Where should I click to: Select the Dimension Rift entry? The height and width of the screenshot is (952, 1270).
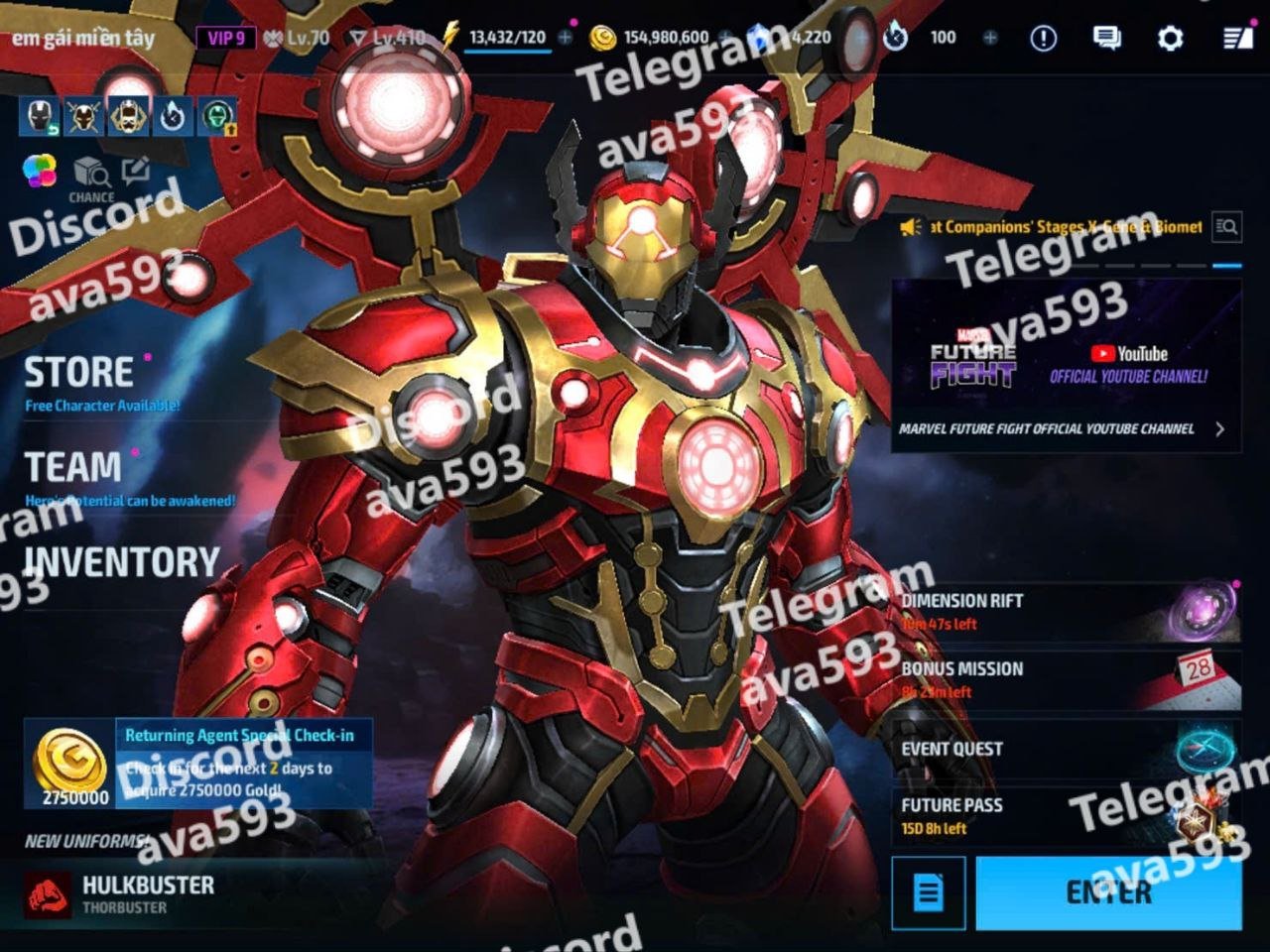[1066, 610]
